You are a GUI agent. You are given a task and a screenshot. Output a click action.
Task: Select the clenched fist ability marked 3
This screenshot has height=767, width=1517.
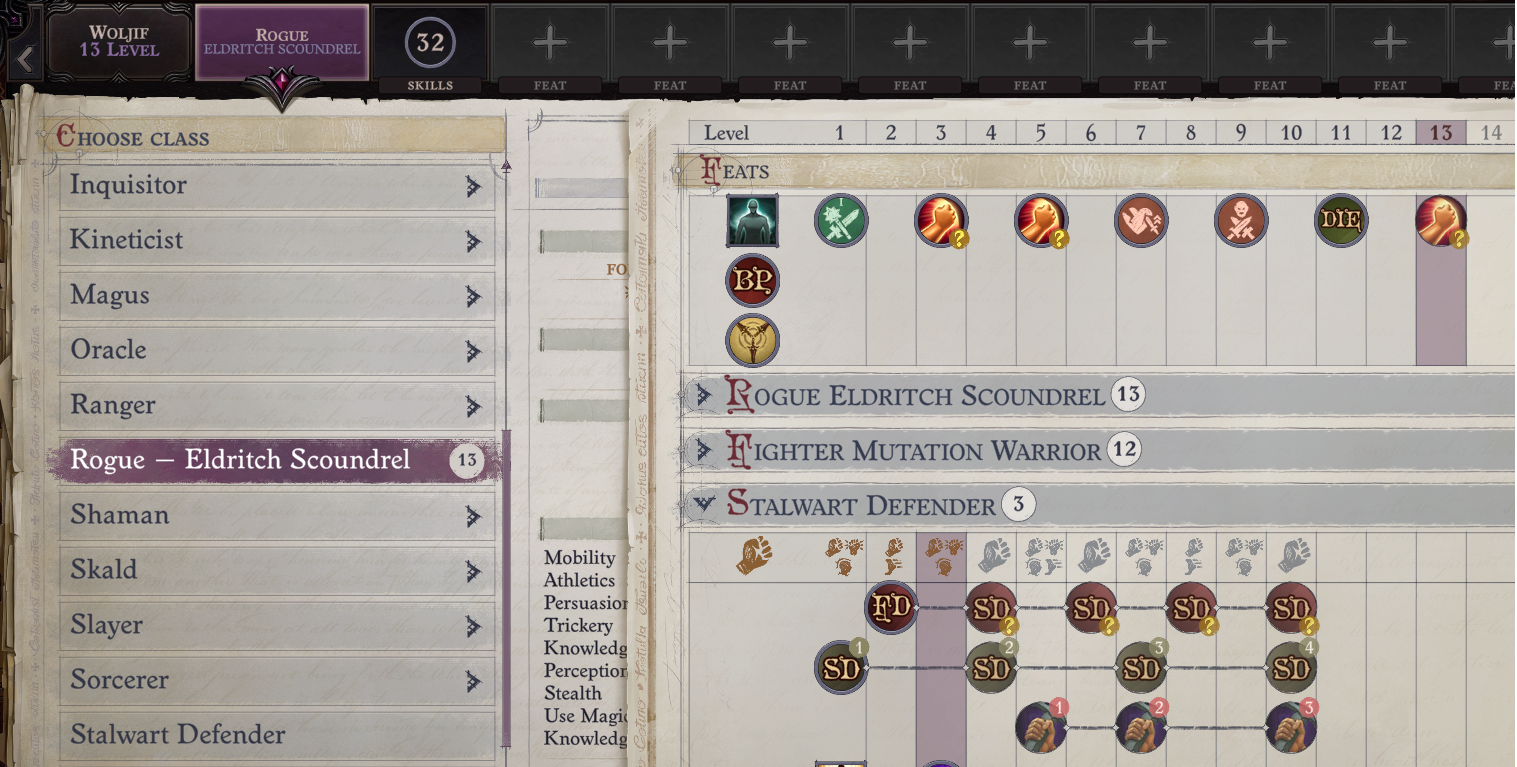click(1291, 727)
